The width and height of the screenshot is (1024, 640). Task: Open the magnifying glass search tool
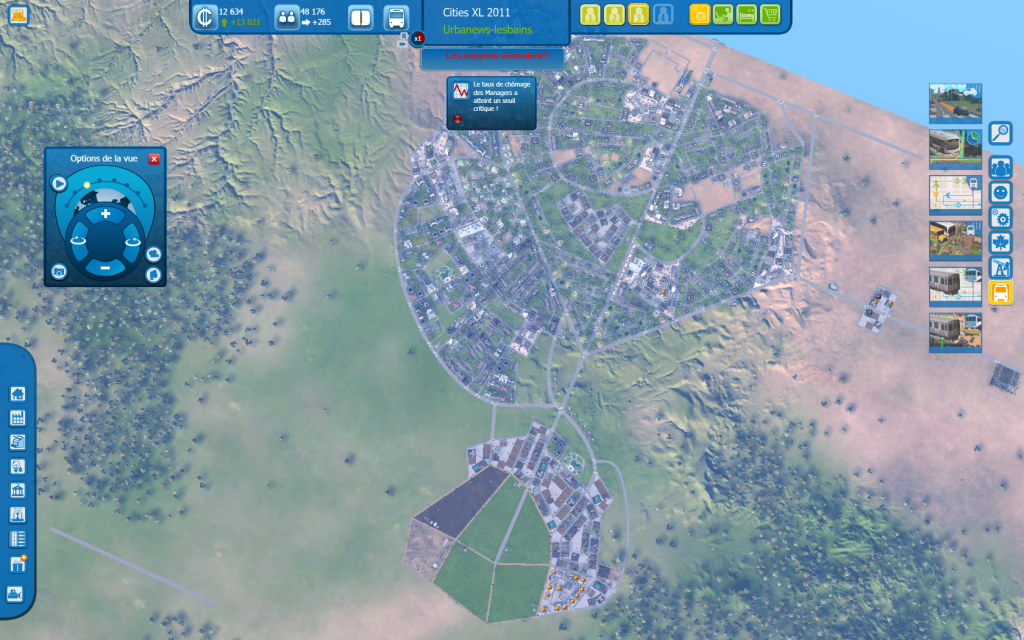(1000, 133)
